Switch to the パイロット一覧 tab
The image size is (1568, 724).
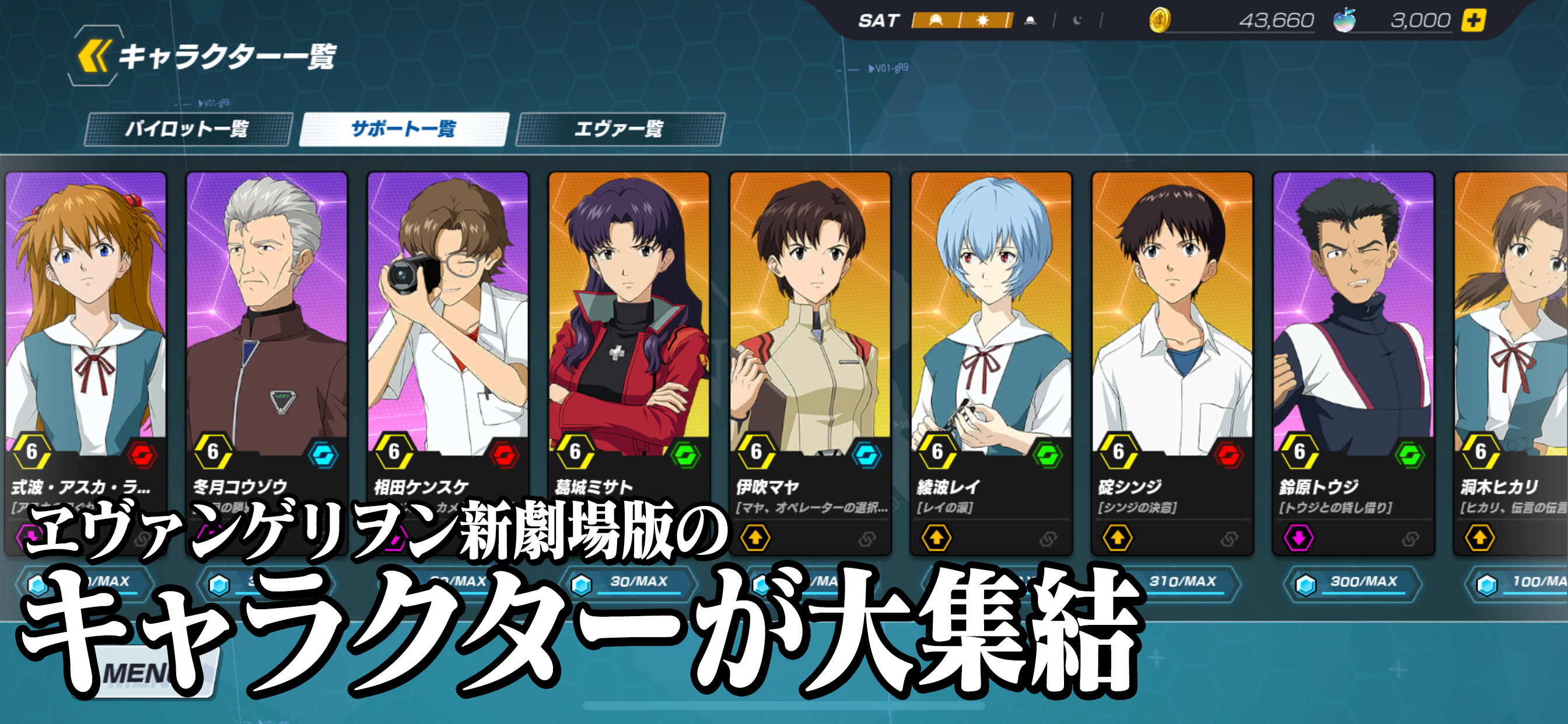[x=191, y=128]
